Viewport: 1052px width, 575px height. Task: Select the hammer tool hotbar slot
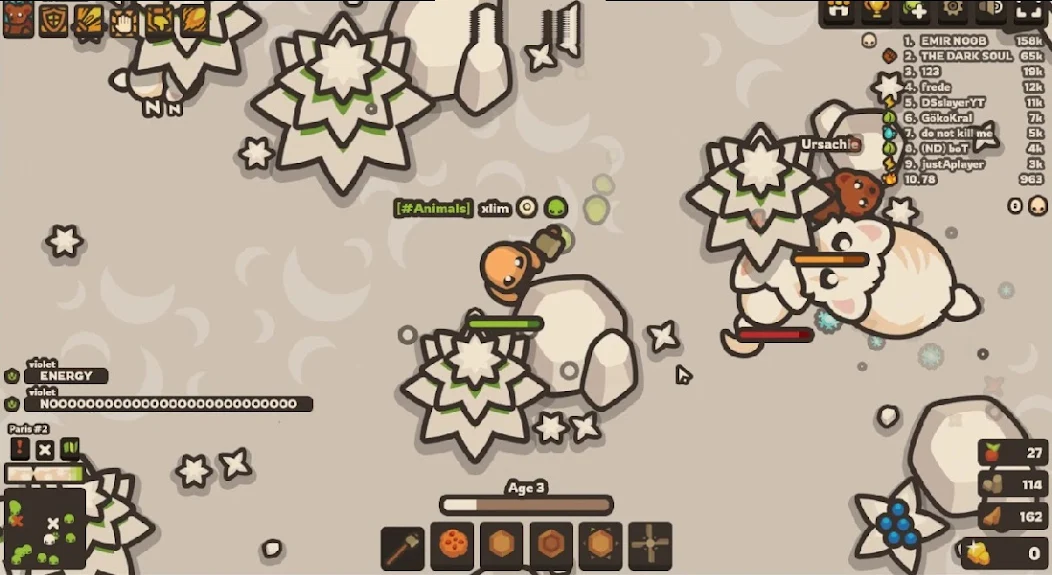pyautogui.click(x=402, y=545)
